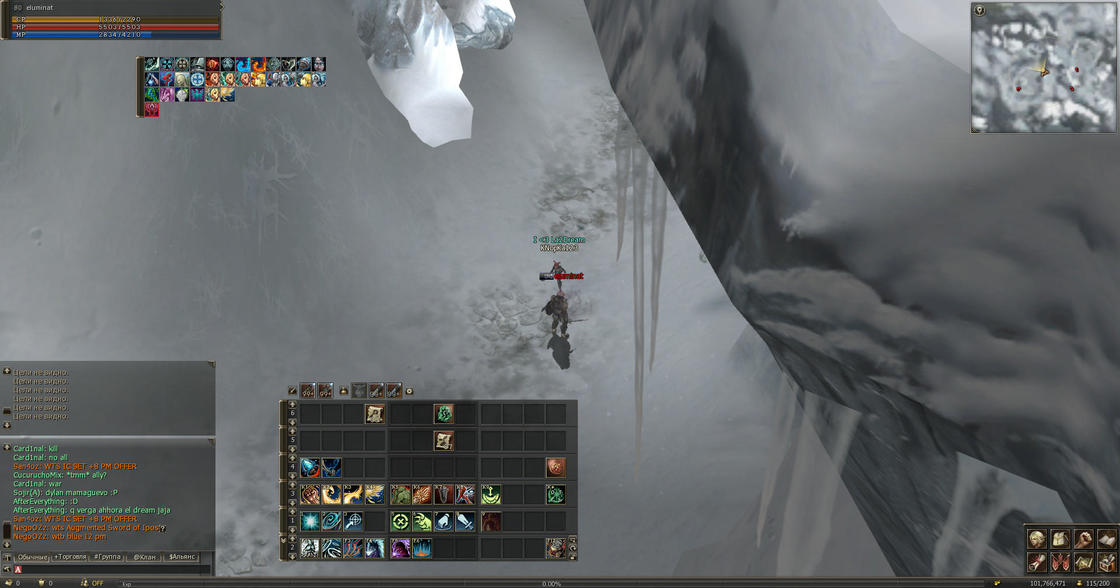Use the scroll item in hotbar row 6
This screenshot has height=588, width=1120.
pos(375,413)
